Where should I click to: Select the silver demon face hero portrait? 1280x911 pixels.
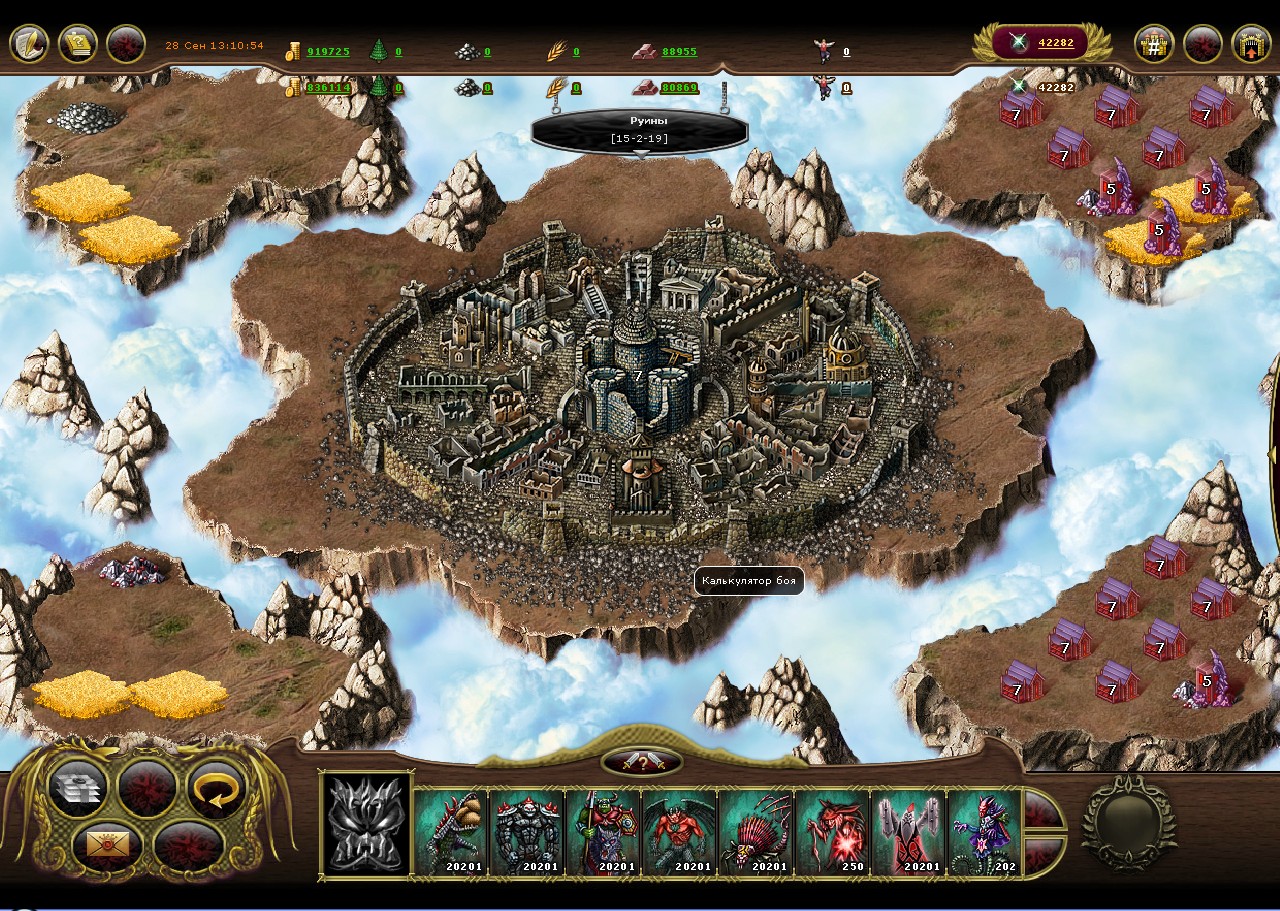[366, 824]
